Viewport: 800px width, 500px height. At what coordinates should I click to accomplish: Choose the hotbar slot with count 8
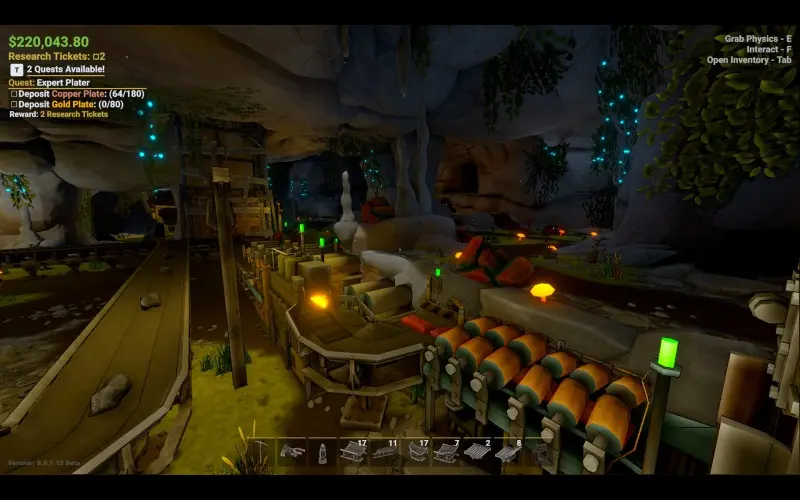[x=507, y=451]
